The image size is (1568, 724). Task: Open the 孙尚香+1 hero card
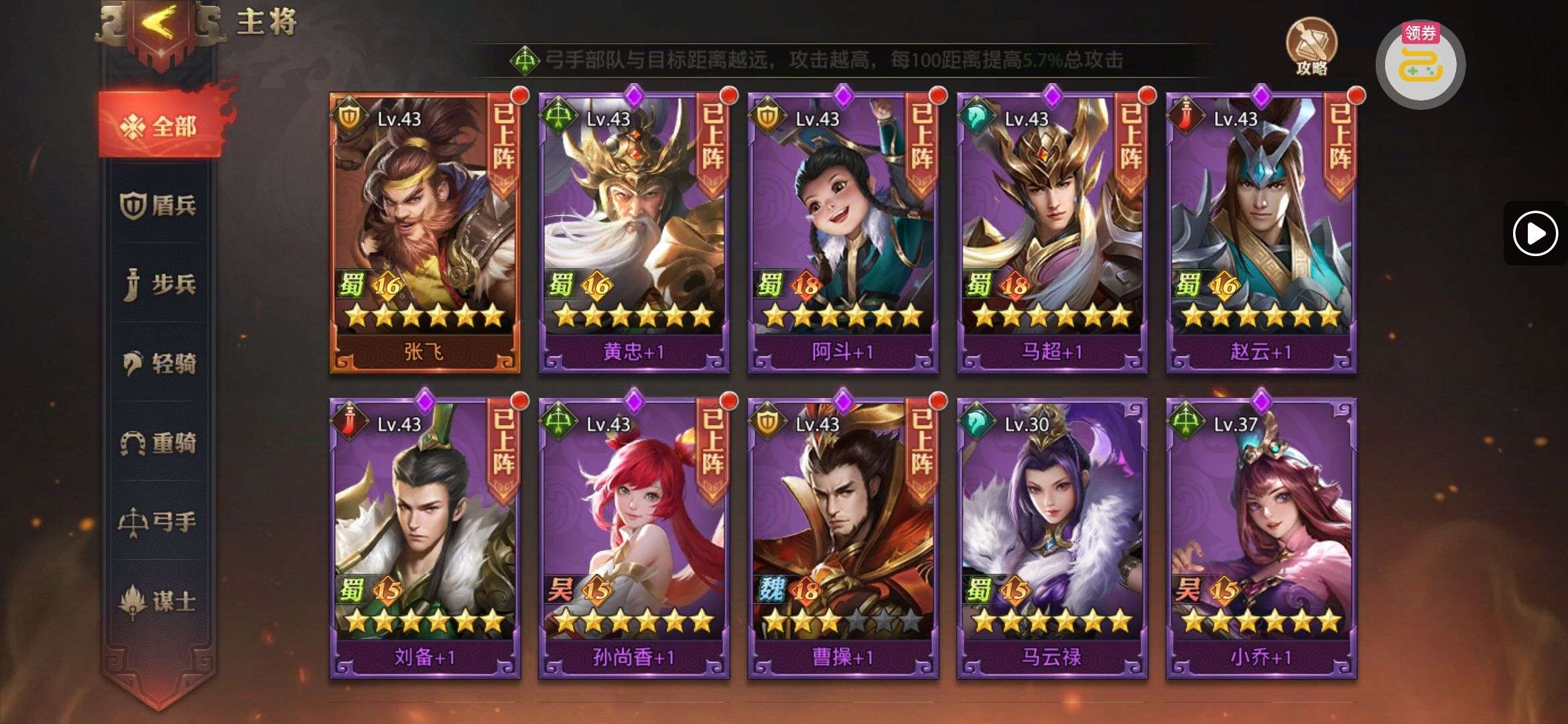634,538
